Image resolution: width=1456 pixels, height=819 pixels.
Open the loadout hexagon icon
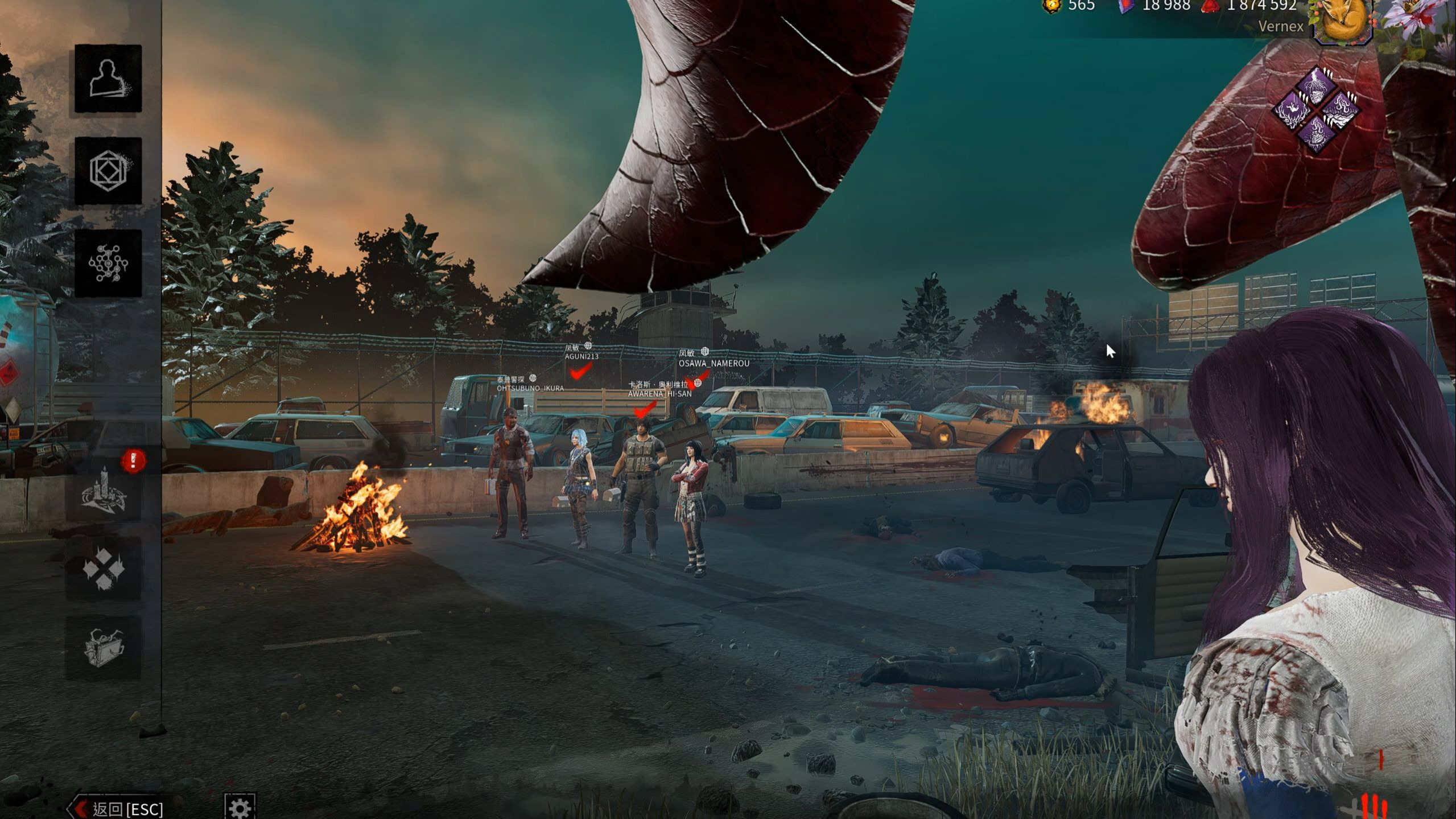(x=108, y=171)
